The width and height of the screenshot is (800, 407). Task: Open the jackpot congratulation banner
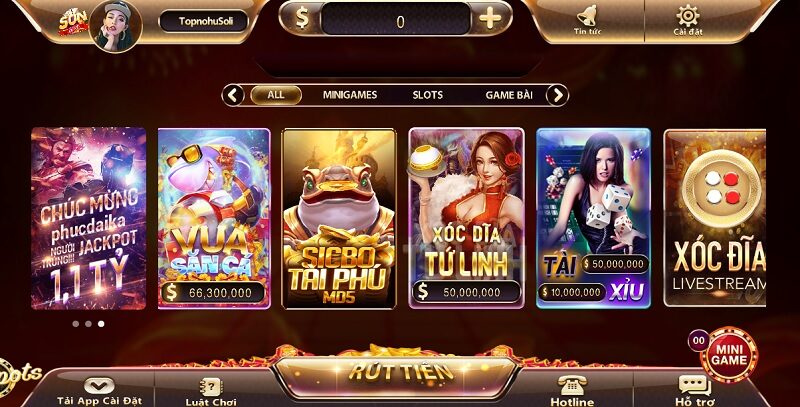89,218
